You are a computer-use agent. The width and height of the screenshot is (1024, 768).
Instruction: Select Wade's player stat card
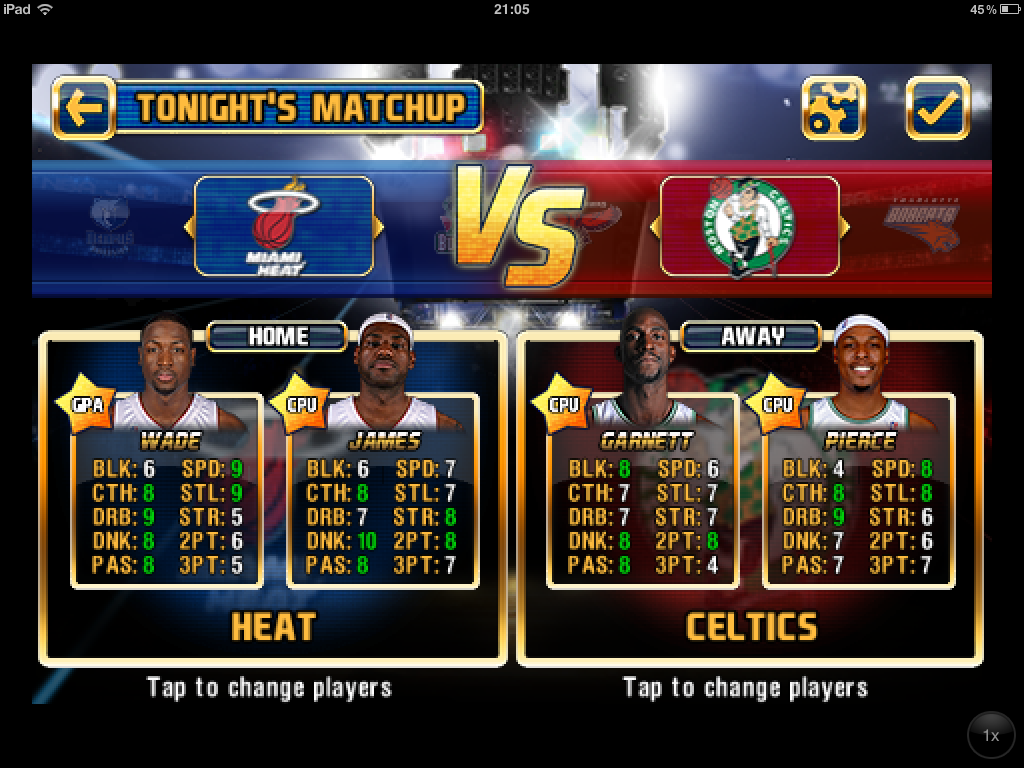tap(168, 510)
